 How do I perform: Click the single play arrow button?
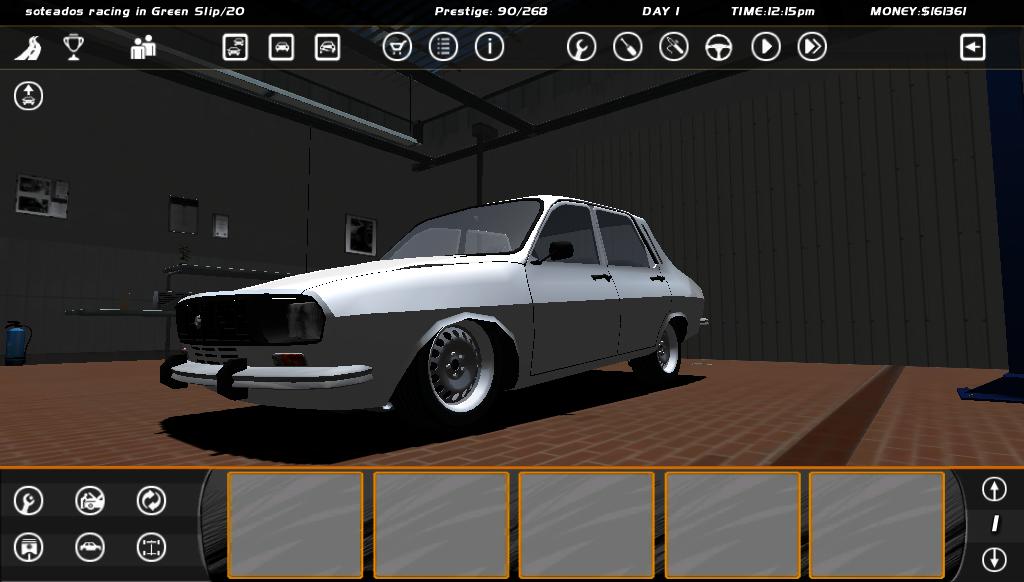click(766, 47)
